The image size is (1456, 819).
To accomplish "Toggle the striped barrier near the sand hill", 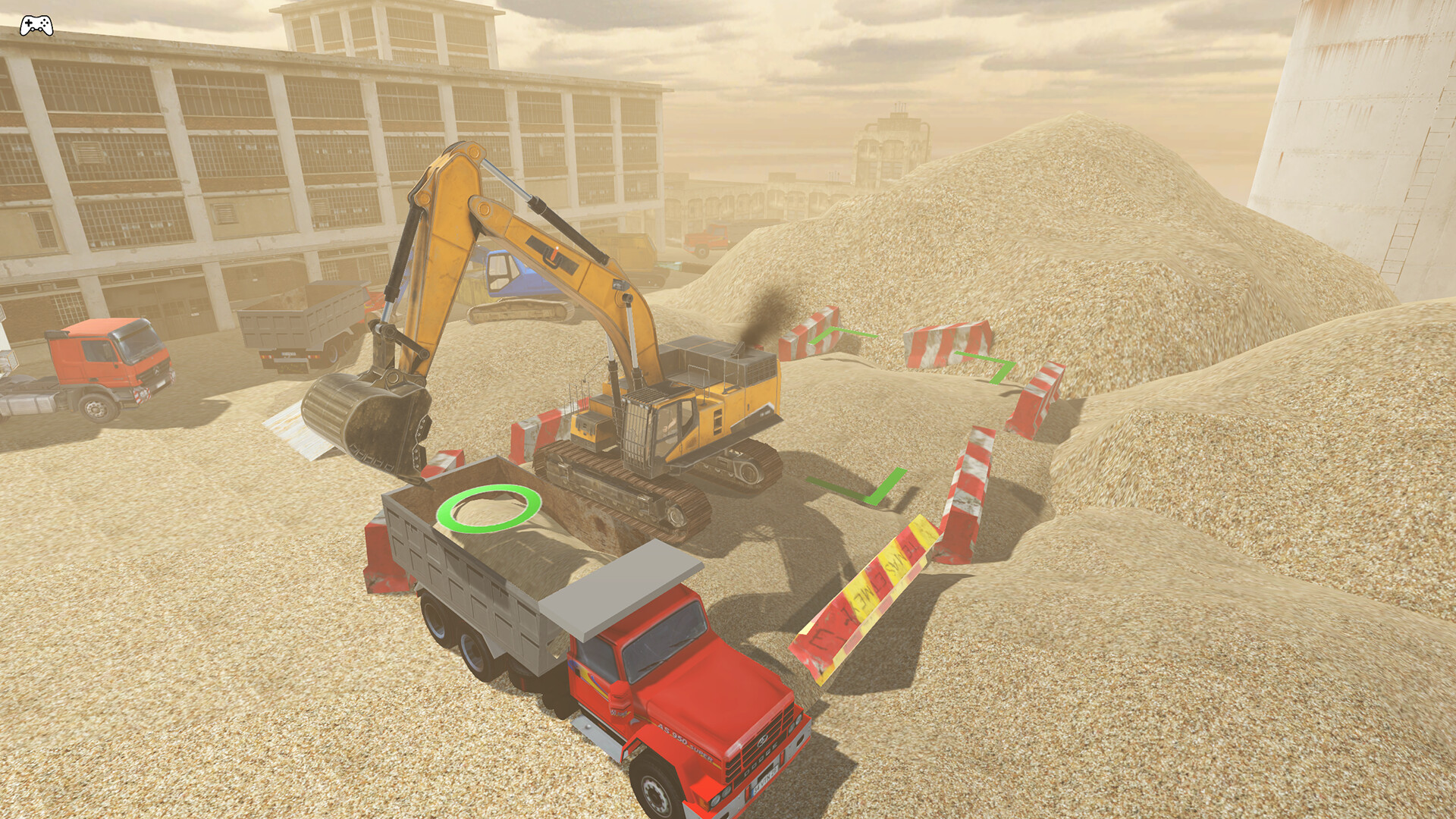I will click(x=948, y=345).
